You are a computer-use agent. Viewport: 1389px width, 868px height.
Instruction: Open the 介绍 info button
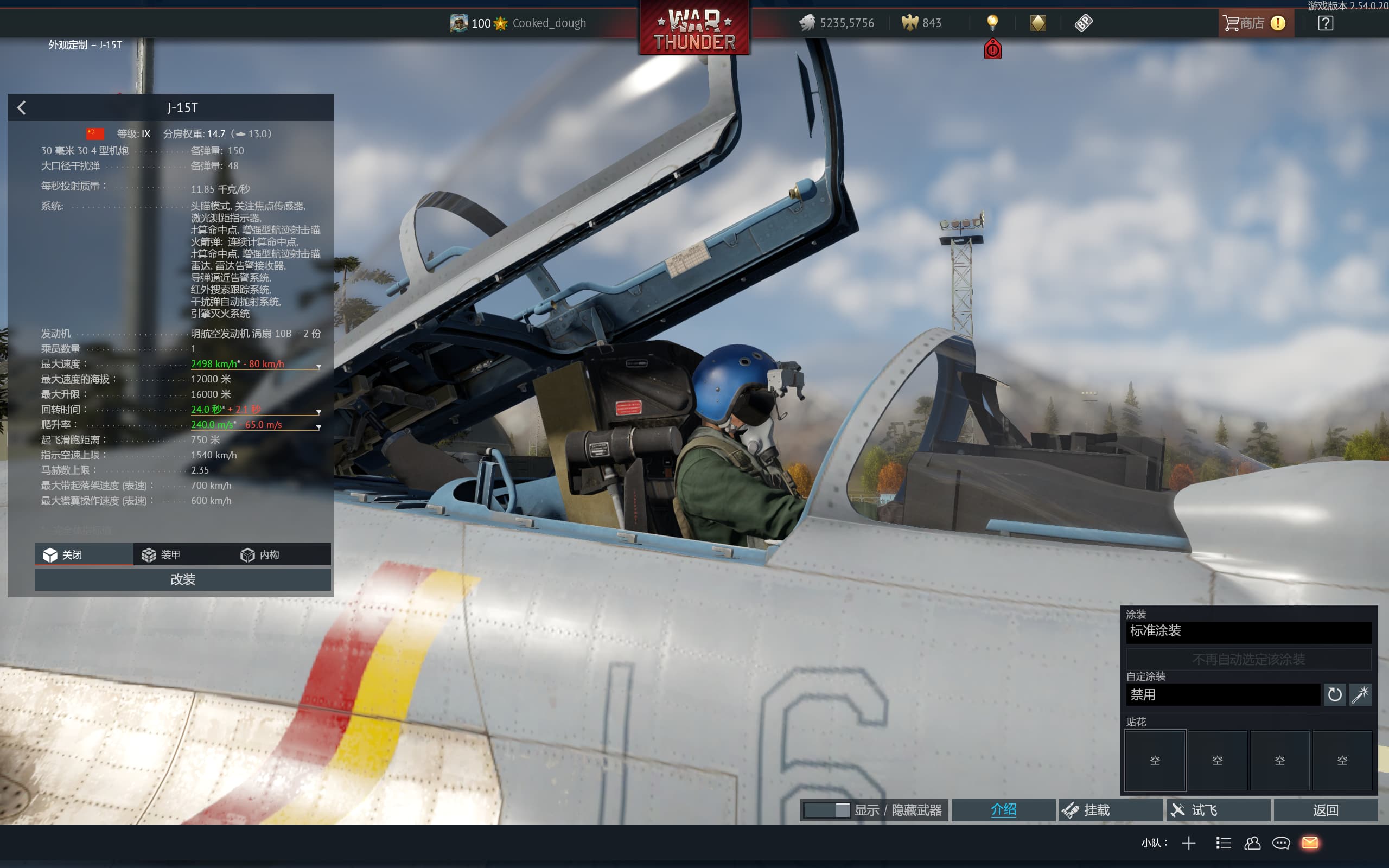(x=1003, y=810)
